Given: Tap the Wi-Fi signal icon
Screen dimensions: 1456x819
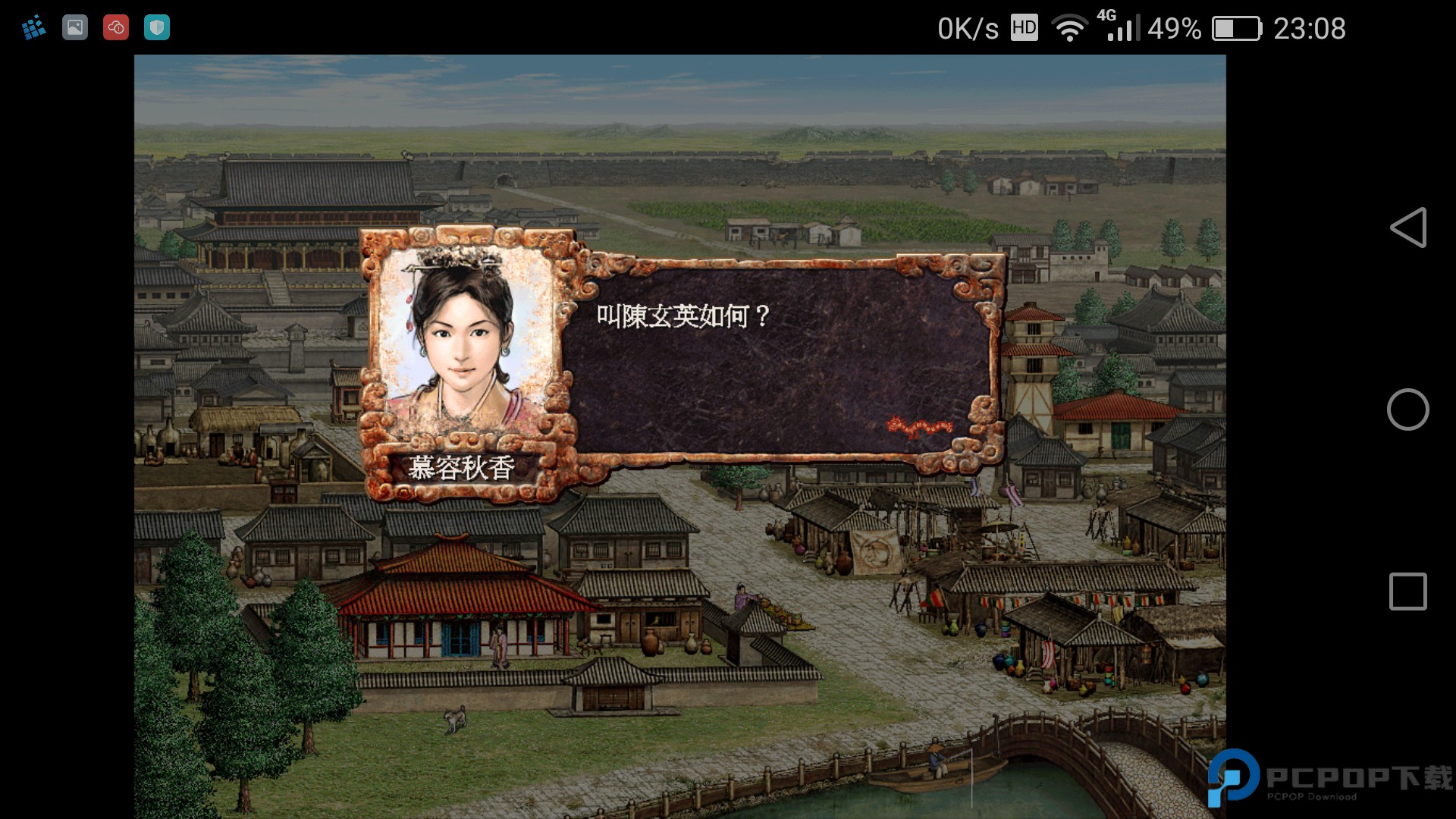Looking at the screenshot, I should point(1069,28).
